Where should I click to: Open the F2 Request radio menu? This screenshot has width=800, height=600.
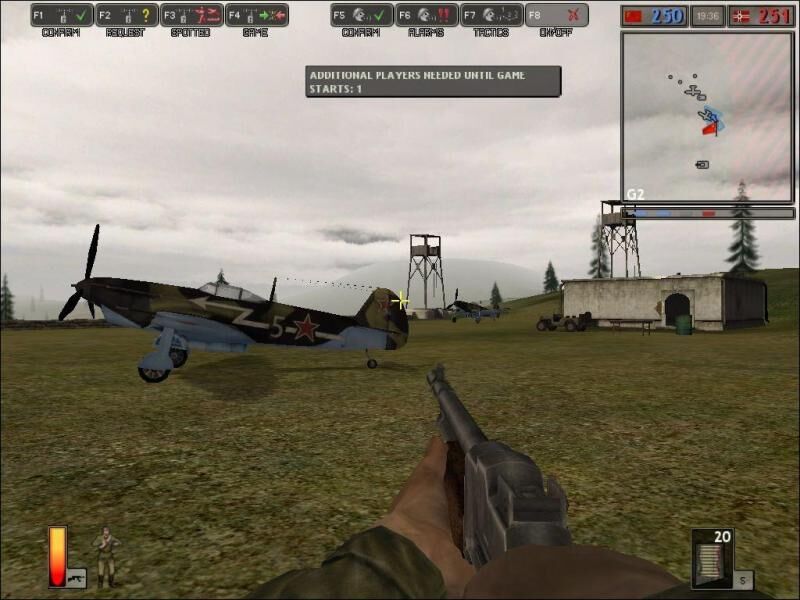pos(127,15)
